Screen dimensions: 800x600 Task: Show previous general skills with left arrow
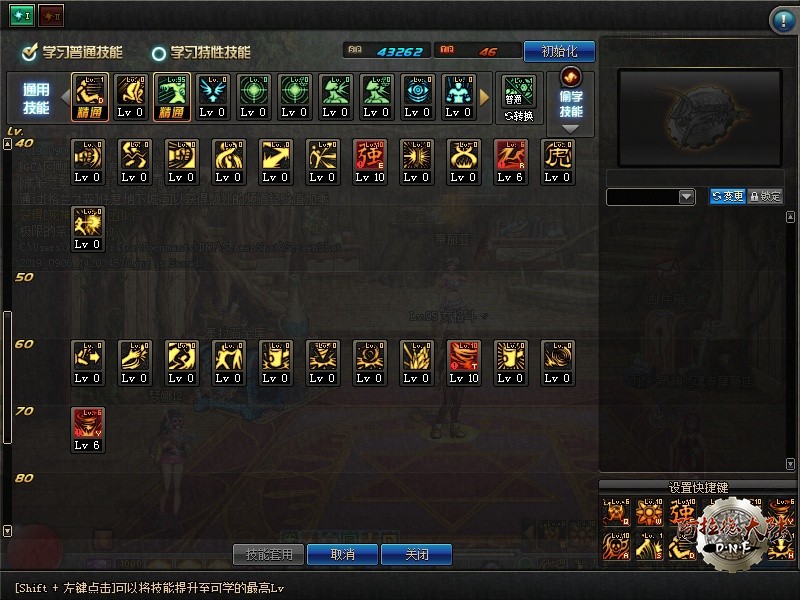click(63, 97)
